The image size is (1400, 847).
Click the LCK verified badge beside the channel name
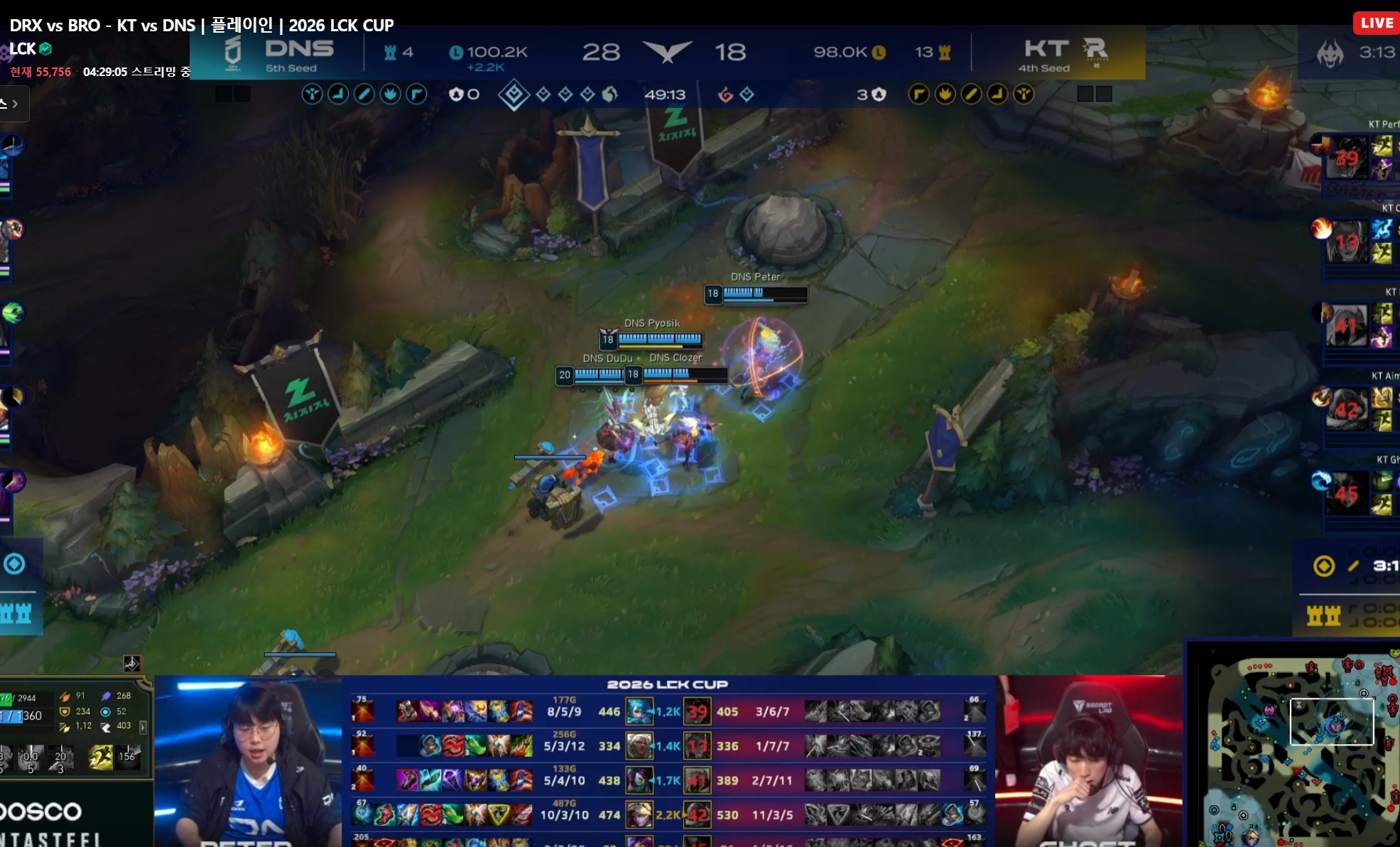click(44, 50)
